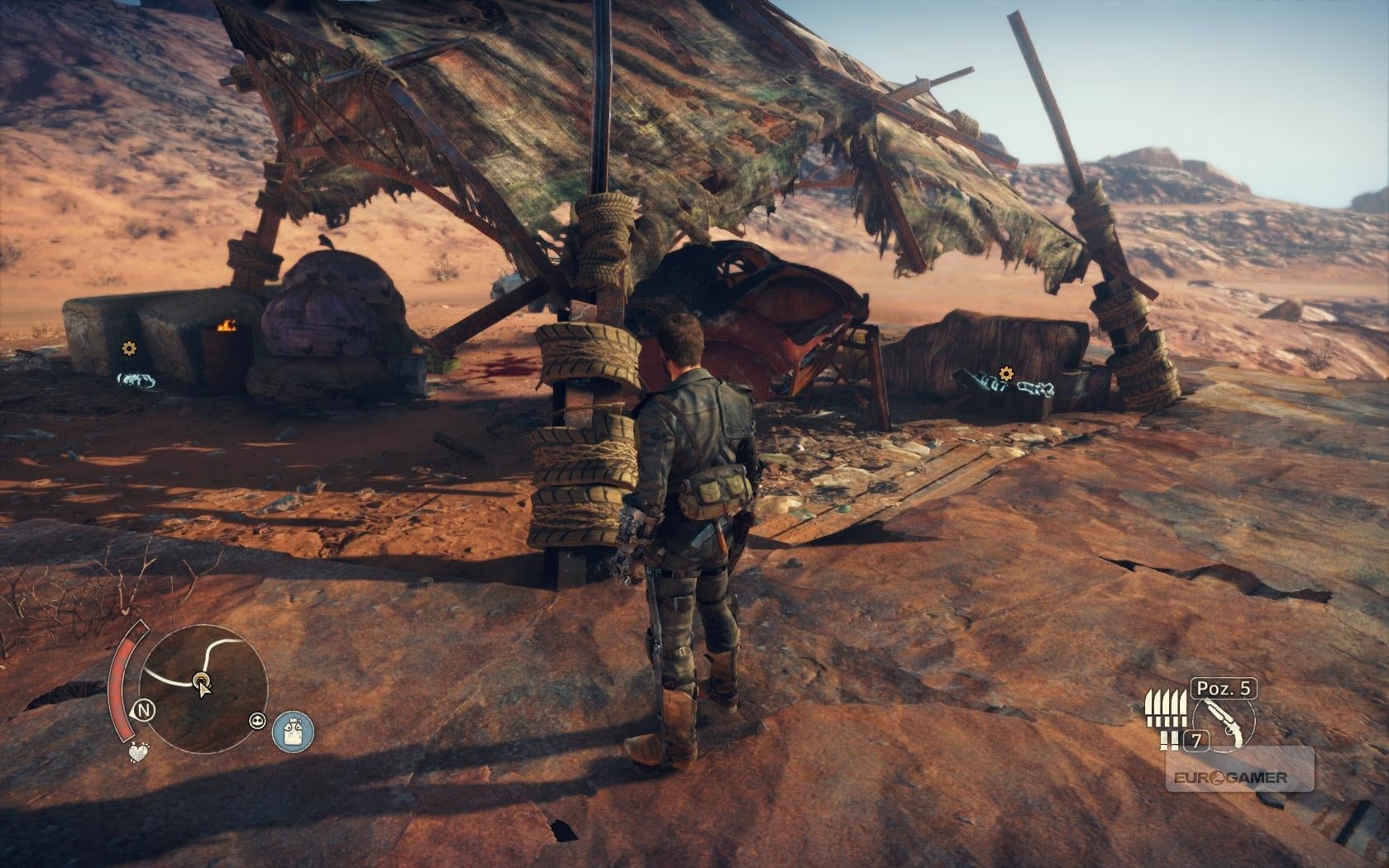Select the scrap gear marker above the open crate
Image resolution: width=1389 pixels, height=868 pixels.
click(x=1005, y=374)
